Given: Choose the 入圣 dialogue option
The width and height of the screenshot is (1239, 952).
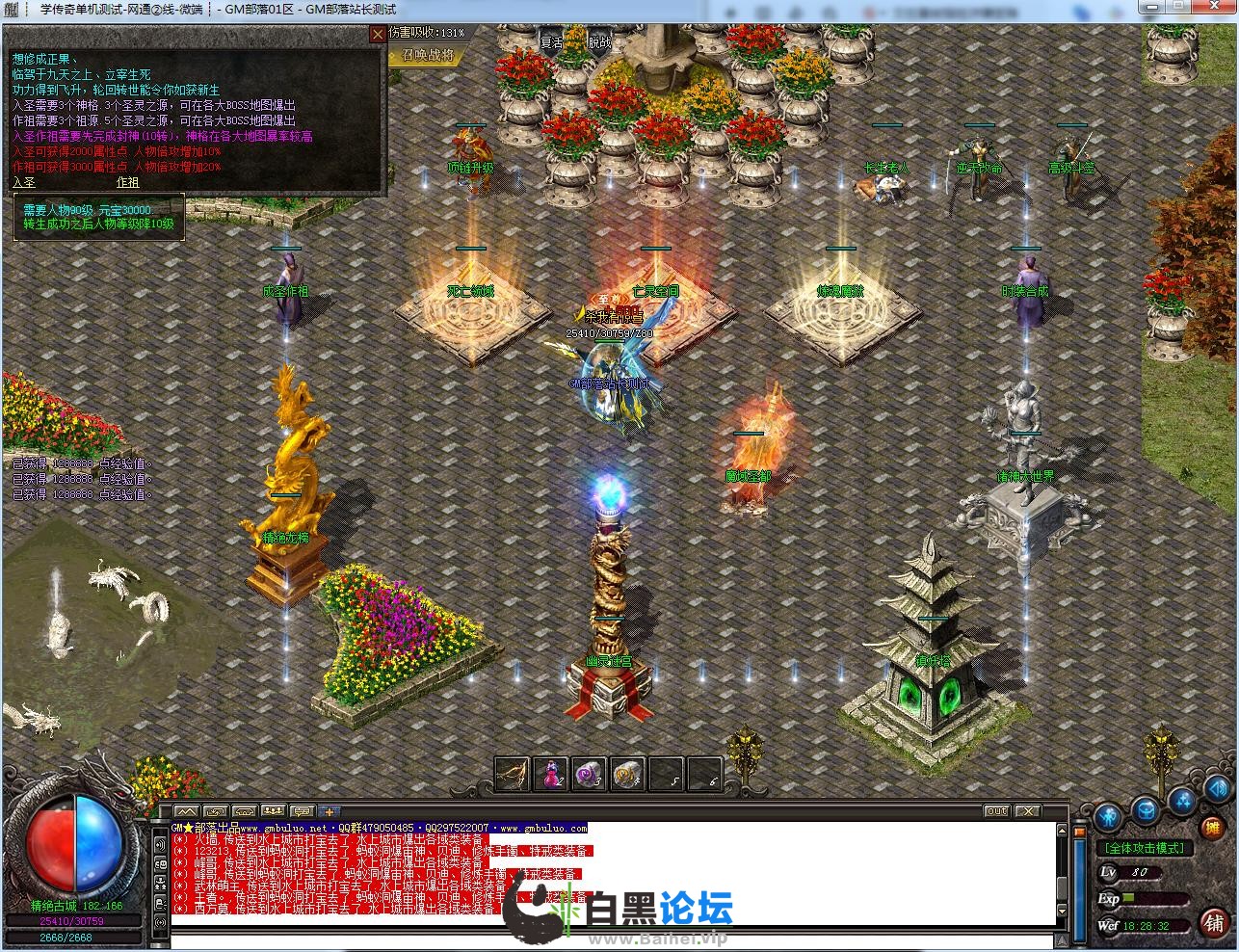Looking at the screenshot, I should point(24,182).
